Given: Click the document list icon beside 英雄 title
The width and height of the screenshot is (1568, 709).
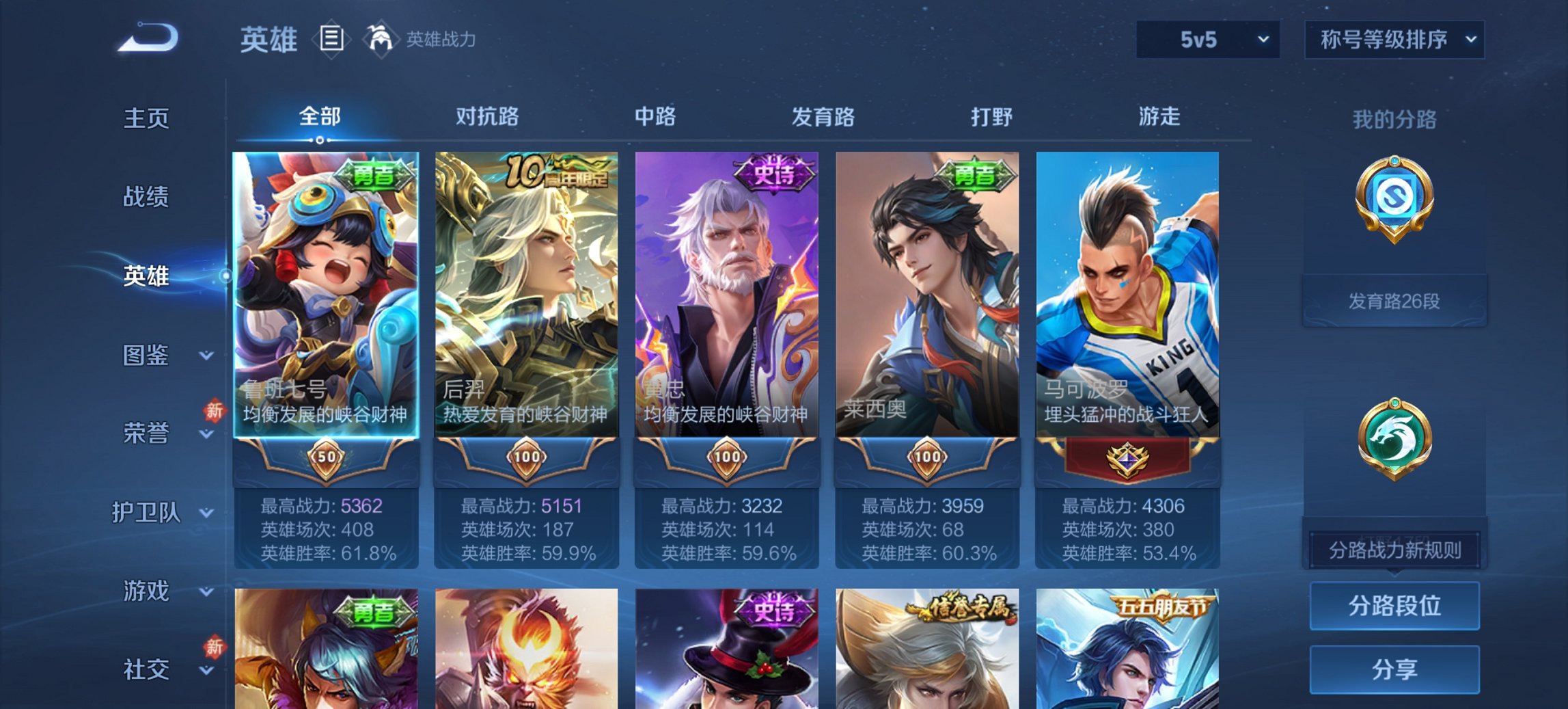Looking at the screenshot, I should coord(331,40).
